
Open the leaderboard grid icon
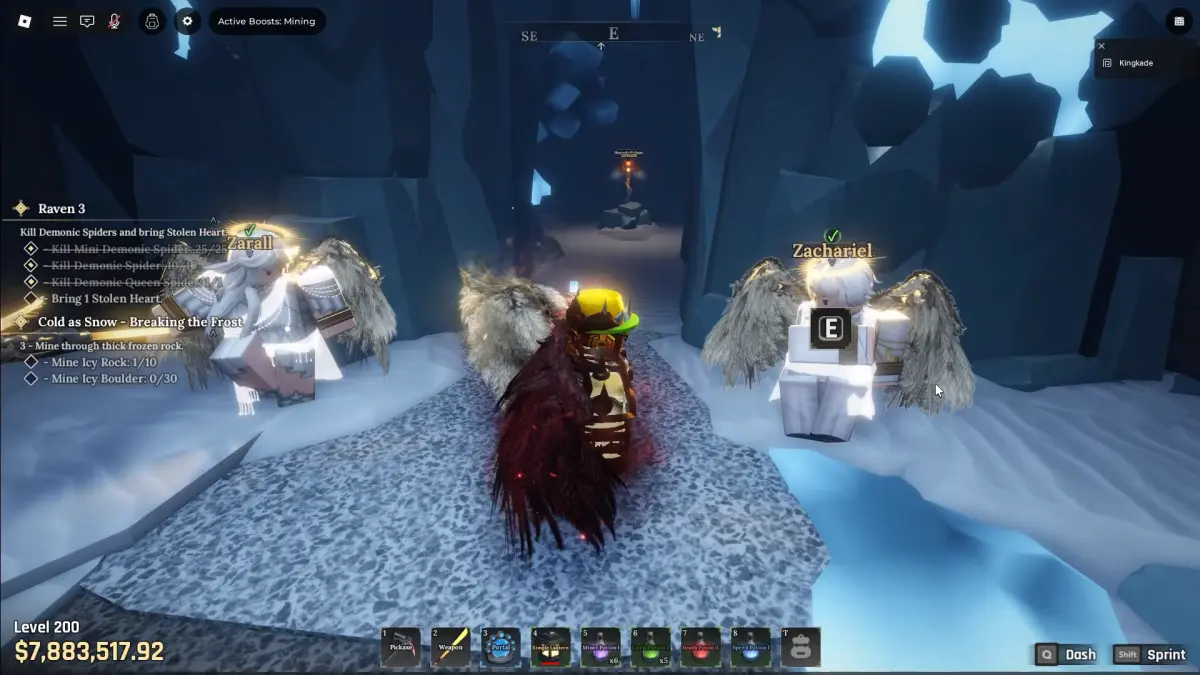click(1175, 21)
